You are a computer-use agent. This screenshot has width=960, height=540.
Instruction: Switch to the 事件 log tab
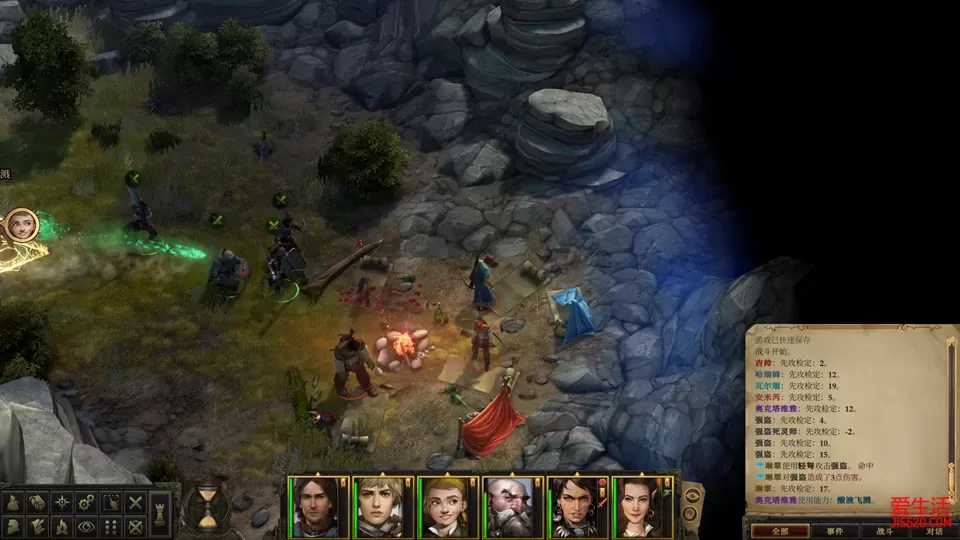(834, 531)
